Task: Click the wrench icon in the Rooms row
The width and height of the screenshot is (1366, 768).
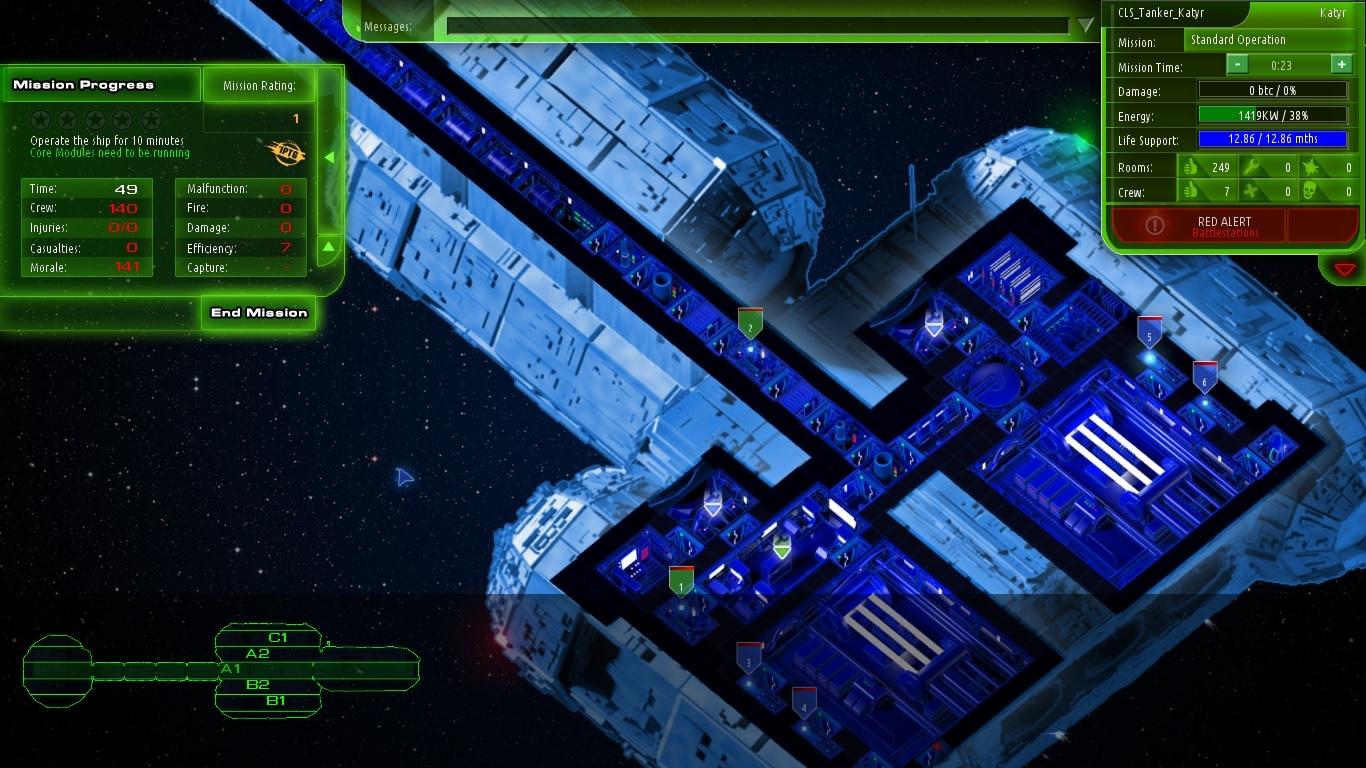Action: 1250,168
